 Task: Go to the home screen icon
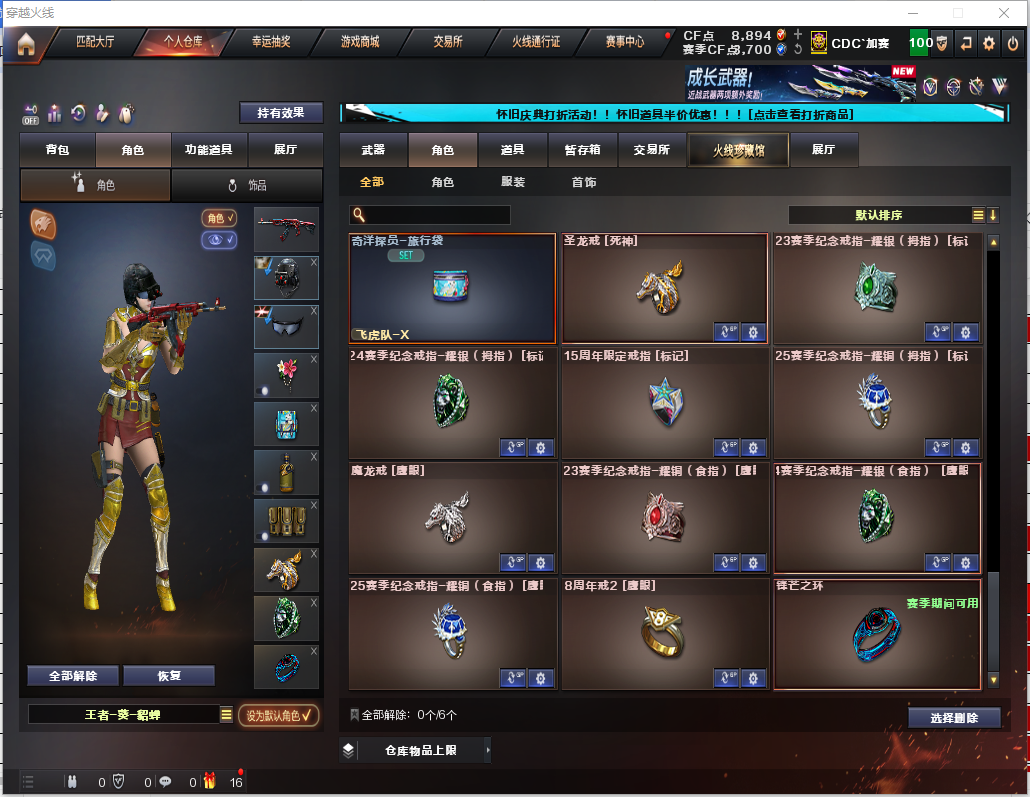pos(25,43)
